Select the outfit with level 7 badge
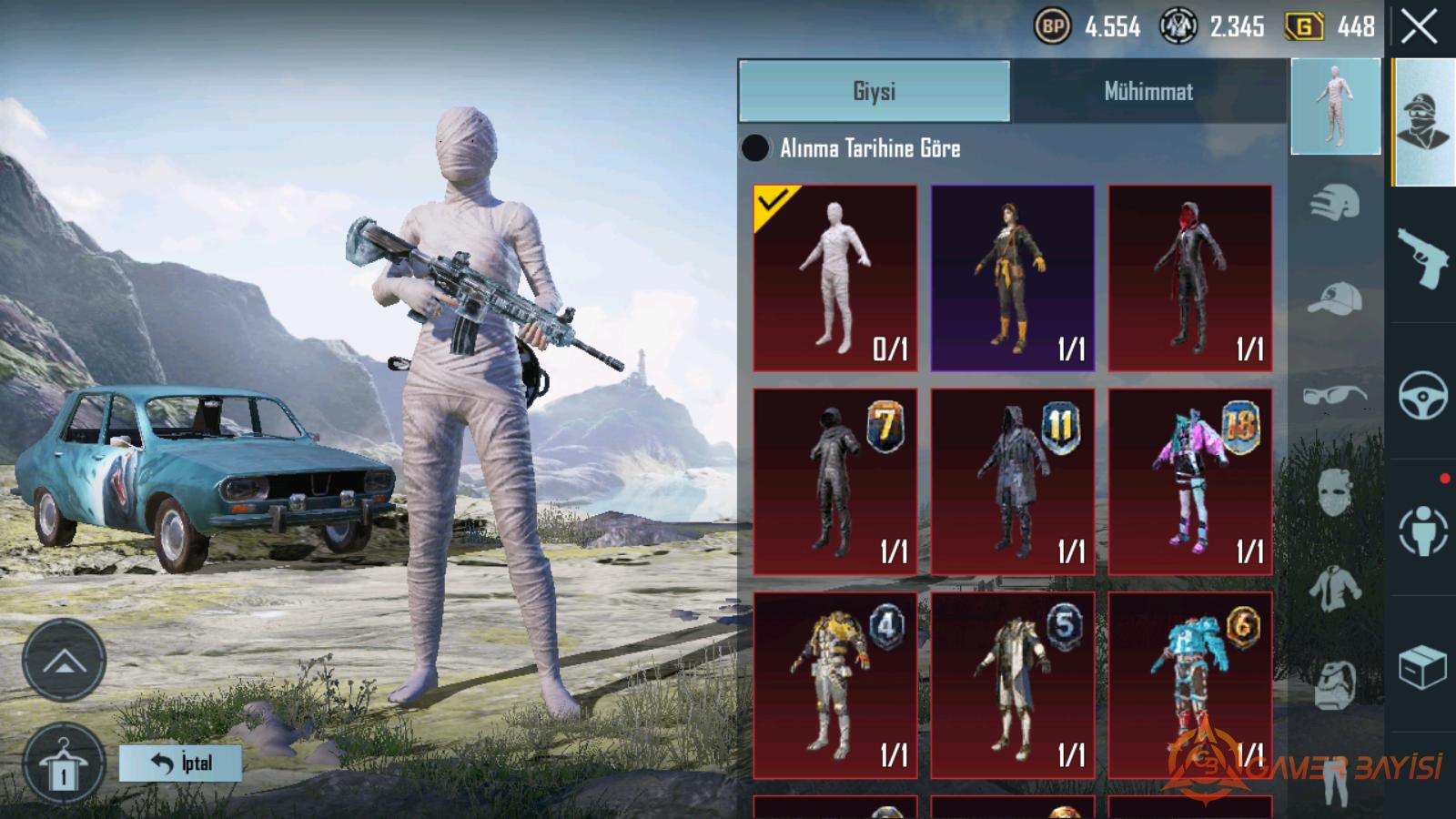 tap(835, 482)
